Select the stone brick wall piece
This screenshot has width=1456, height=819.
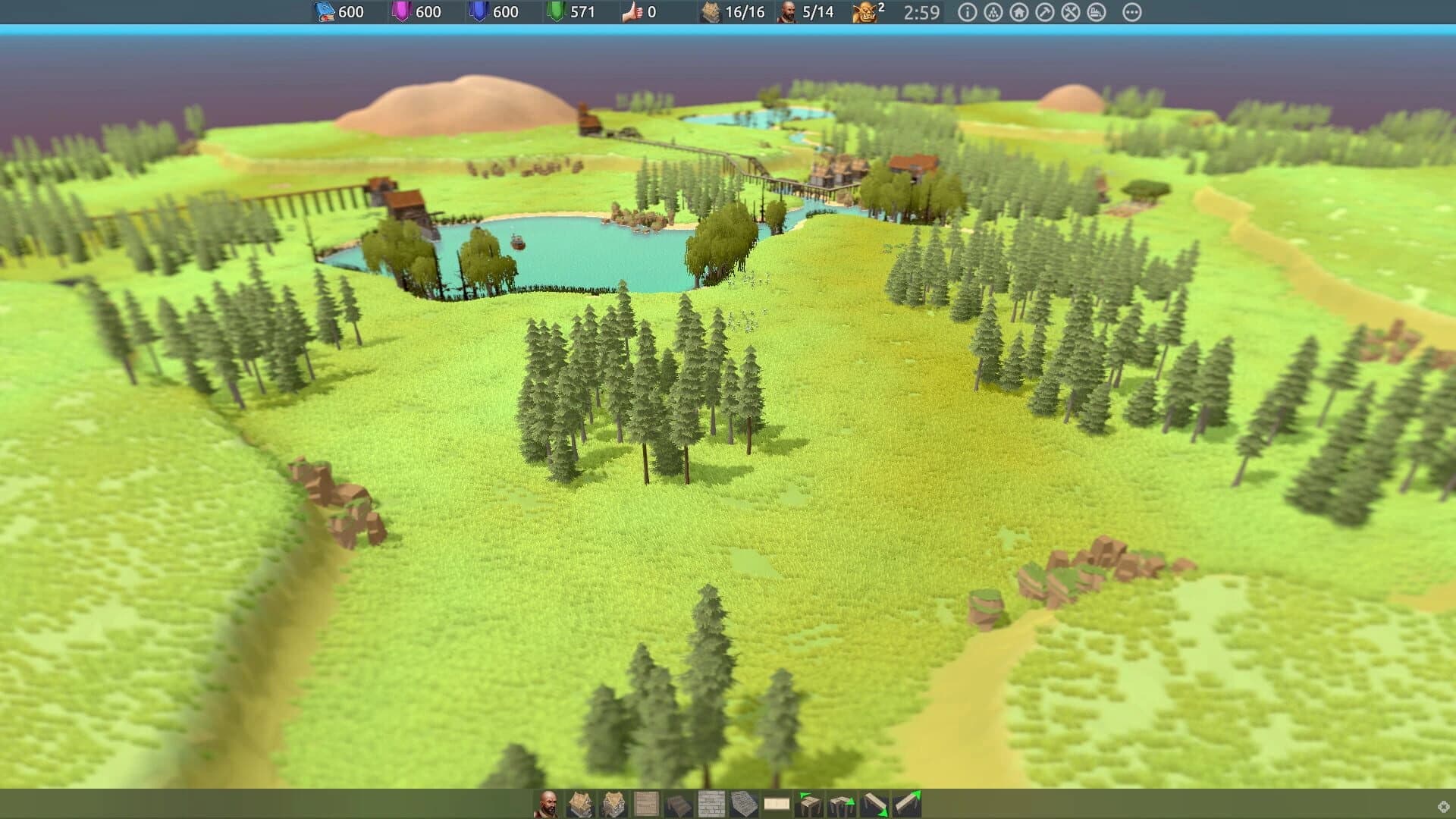point(711,802)
